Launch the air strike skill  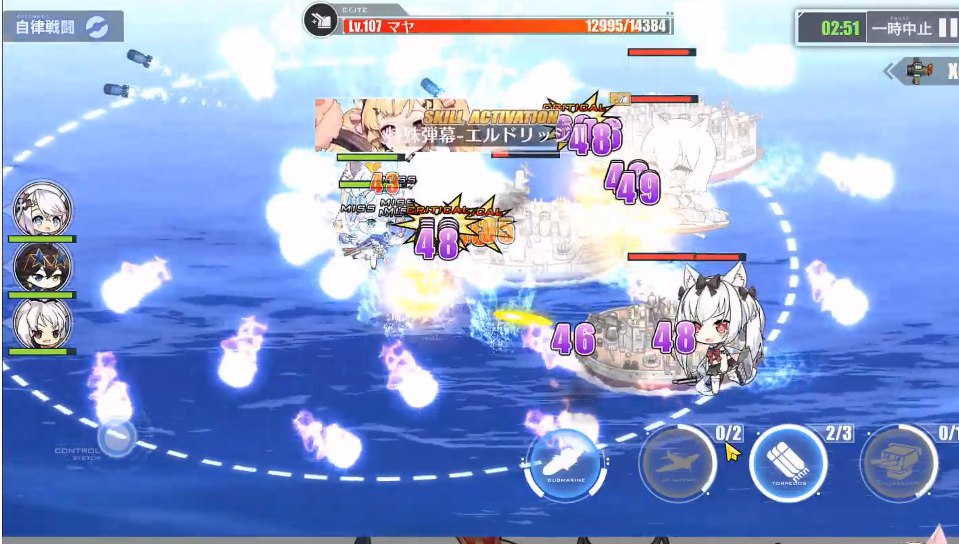pyautogui.click(x=677, y=464)
